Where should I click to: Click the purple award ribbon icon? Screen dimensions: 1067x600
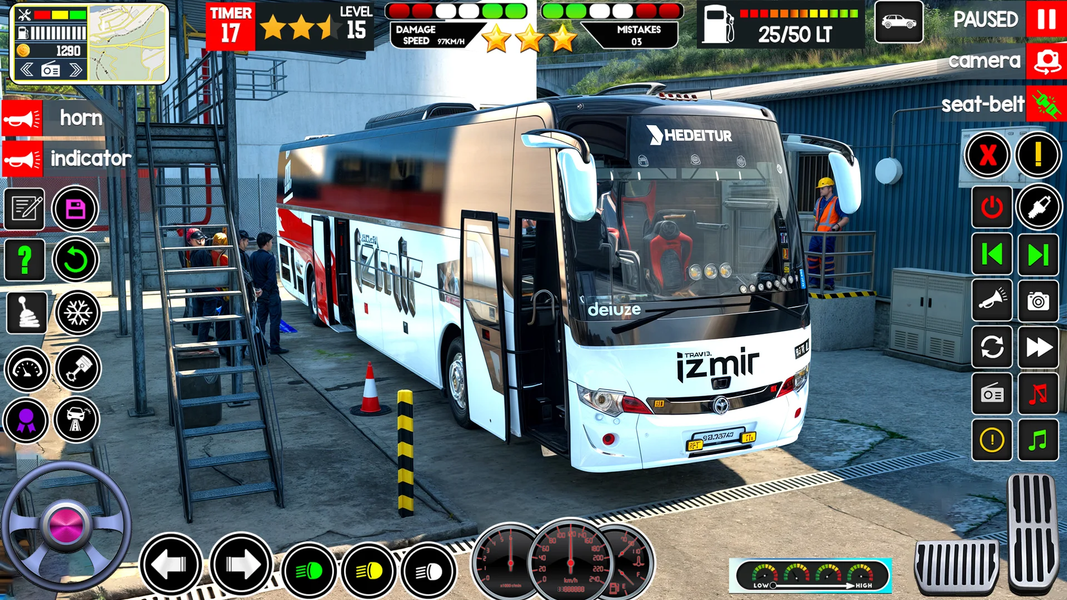(x=26, y=419)
